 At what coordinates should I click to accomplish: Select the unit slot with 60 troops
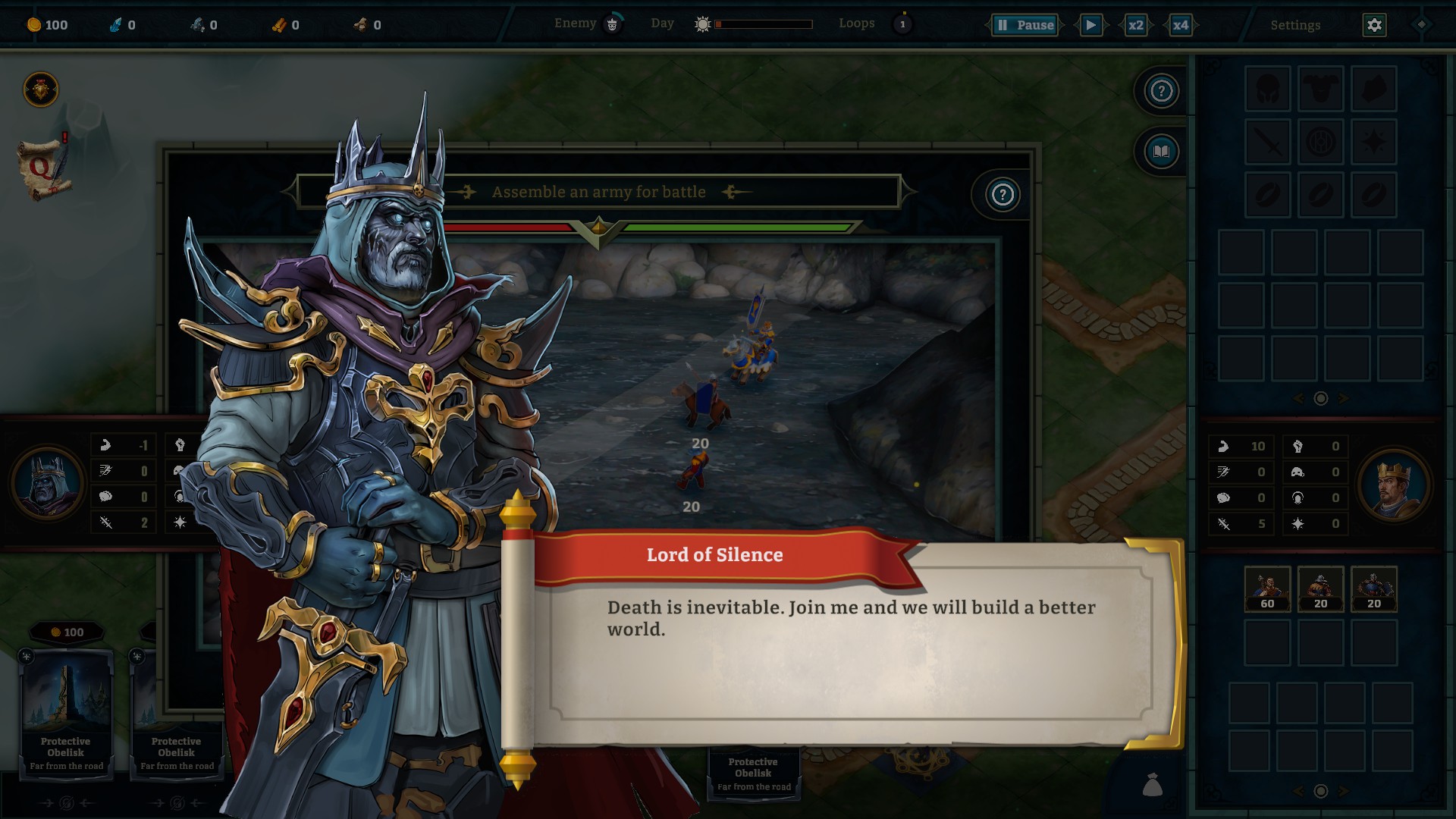click(x=1267, y=588)
